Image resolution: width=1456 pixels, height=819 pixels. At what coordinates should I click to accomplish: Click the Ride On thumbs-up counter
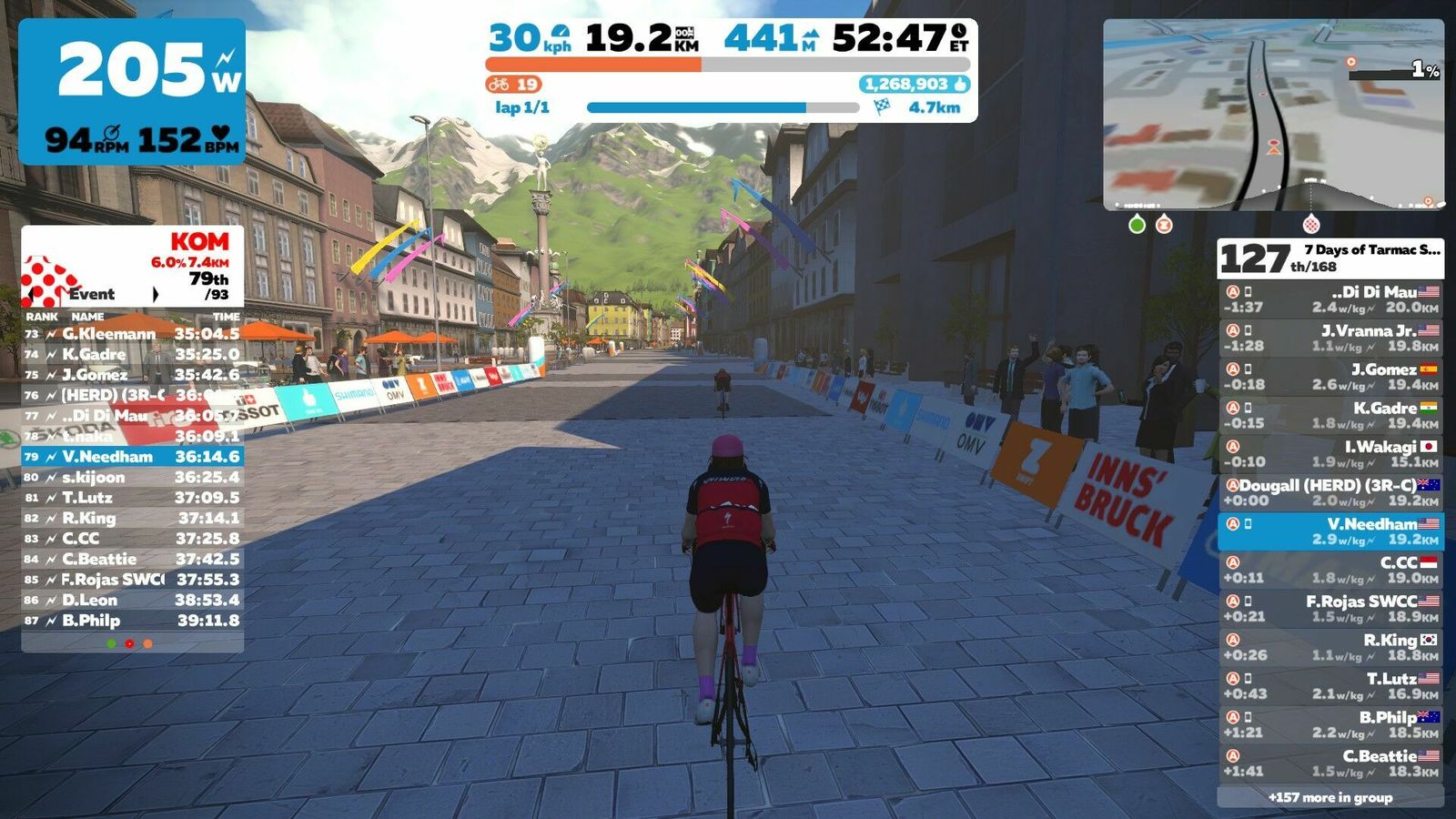click(x=915, y=84)
